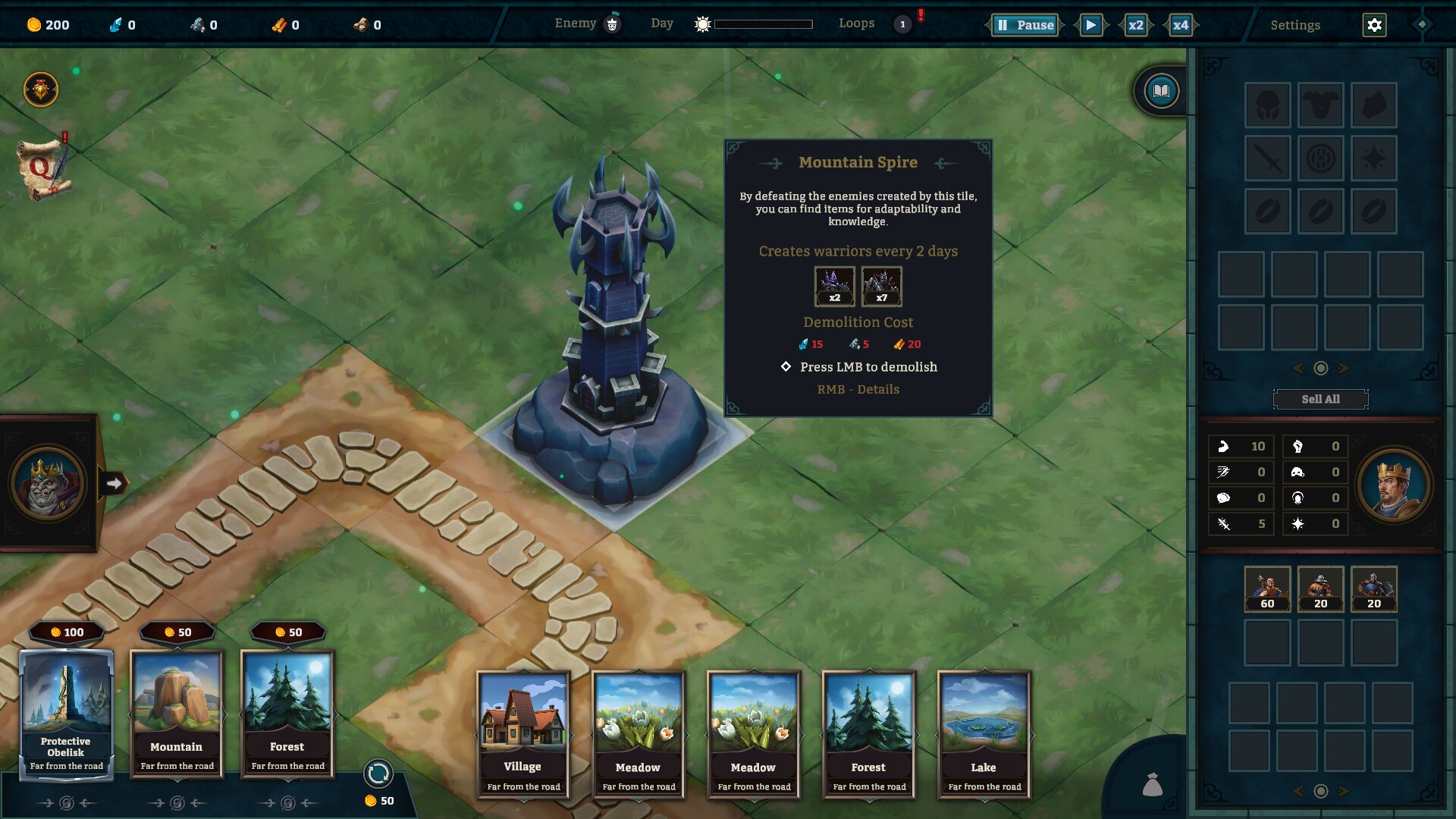
Task: Set game speed to x2
Action: point(1135,25)
